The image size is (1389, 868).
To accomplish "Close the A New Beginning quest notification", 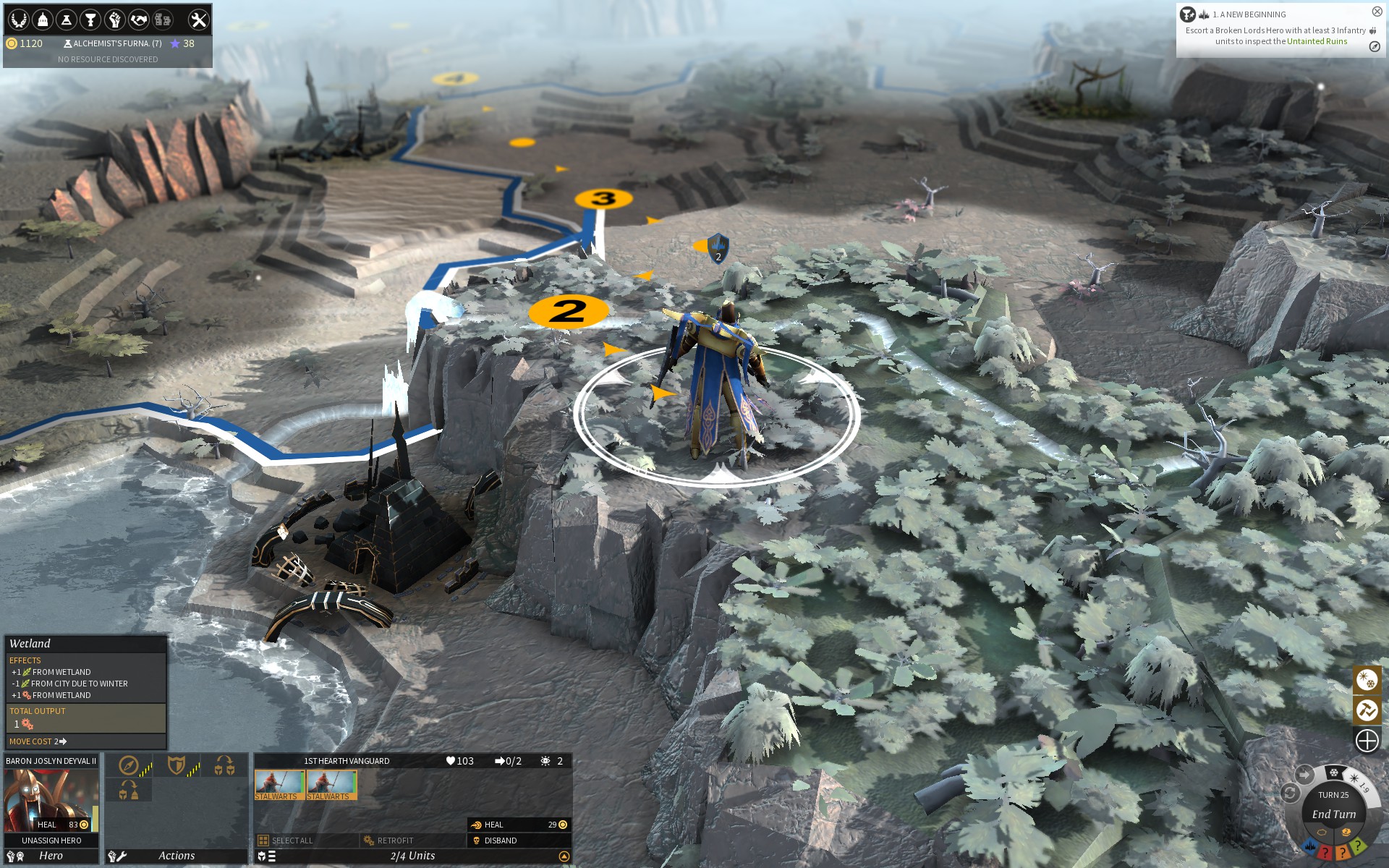I will [1377, 12].
